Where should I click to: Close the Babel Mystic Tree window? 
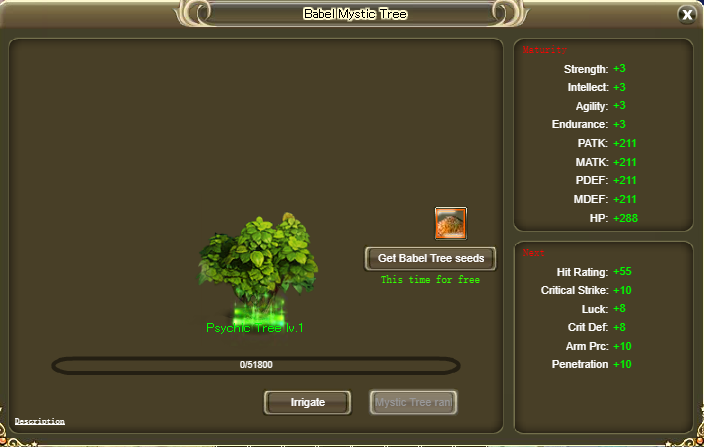[x=687, y=15]
